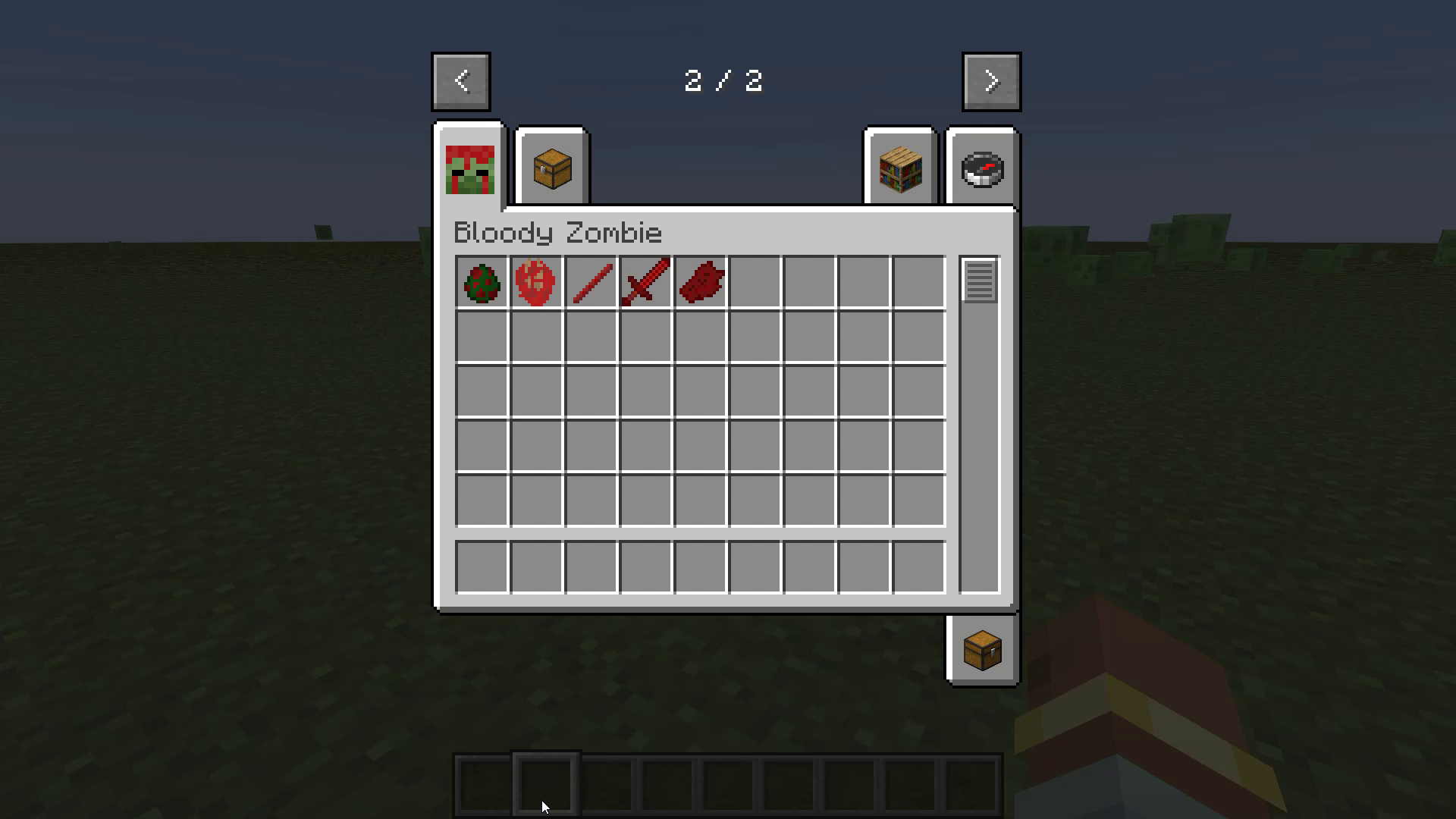The height and width of the screenshot is (819, 1456).
Task: Switch to the survival inventory chest tab
Action: click(x=551, y=167)
